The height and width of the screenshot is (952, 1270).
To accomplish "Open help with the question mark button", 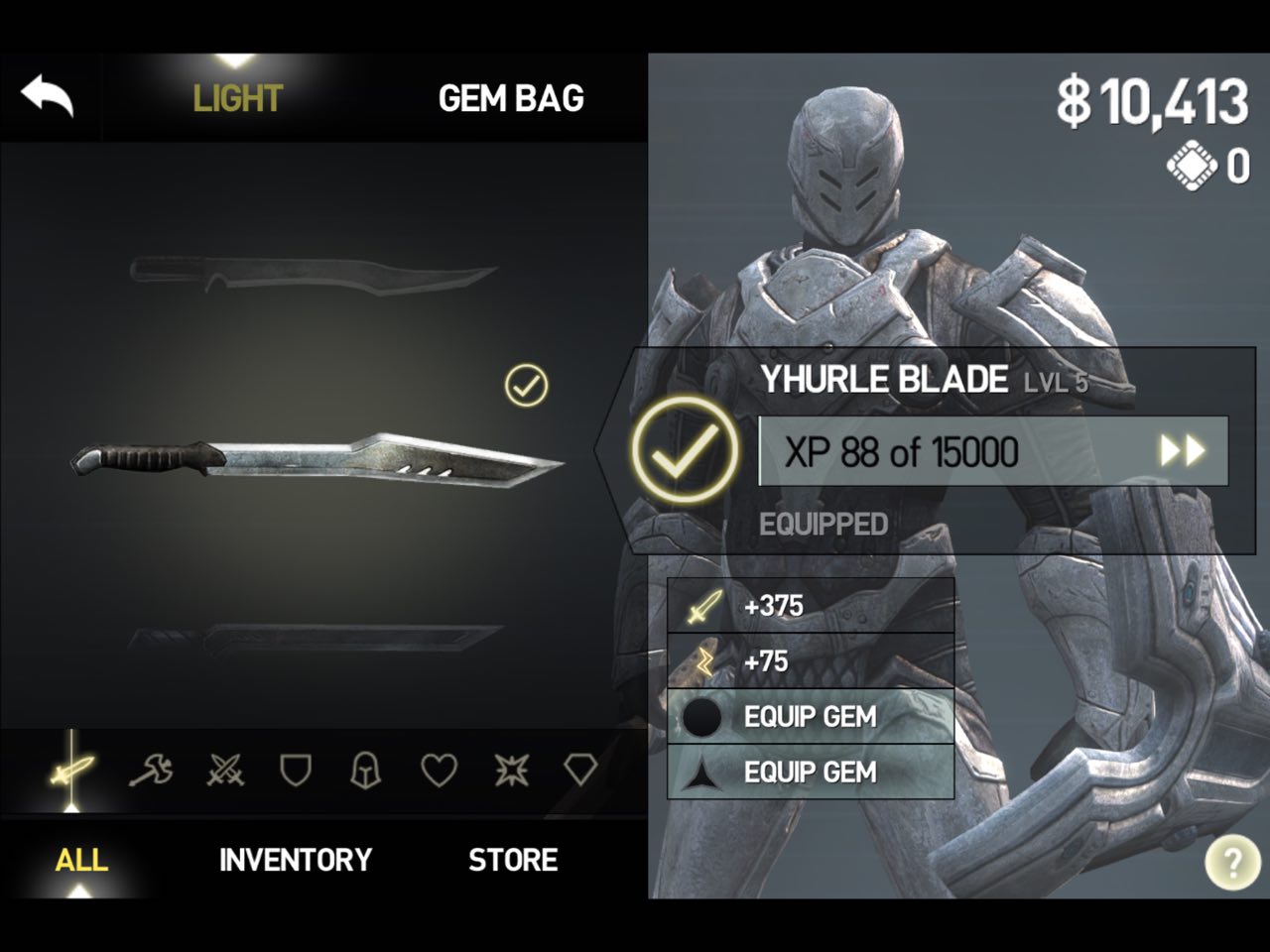I will 1232,864.
